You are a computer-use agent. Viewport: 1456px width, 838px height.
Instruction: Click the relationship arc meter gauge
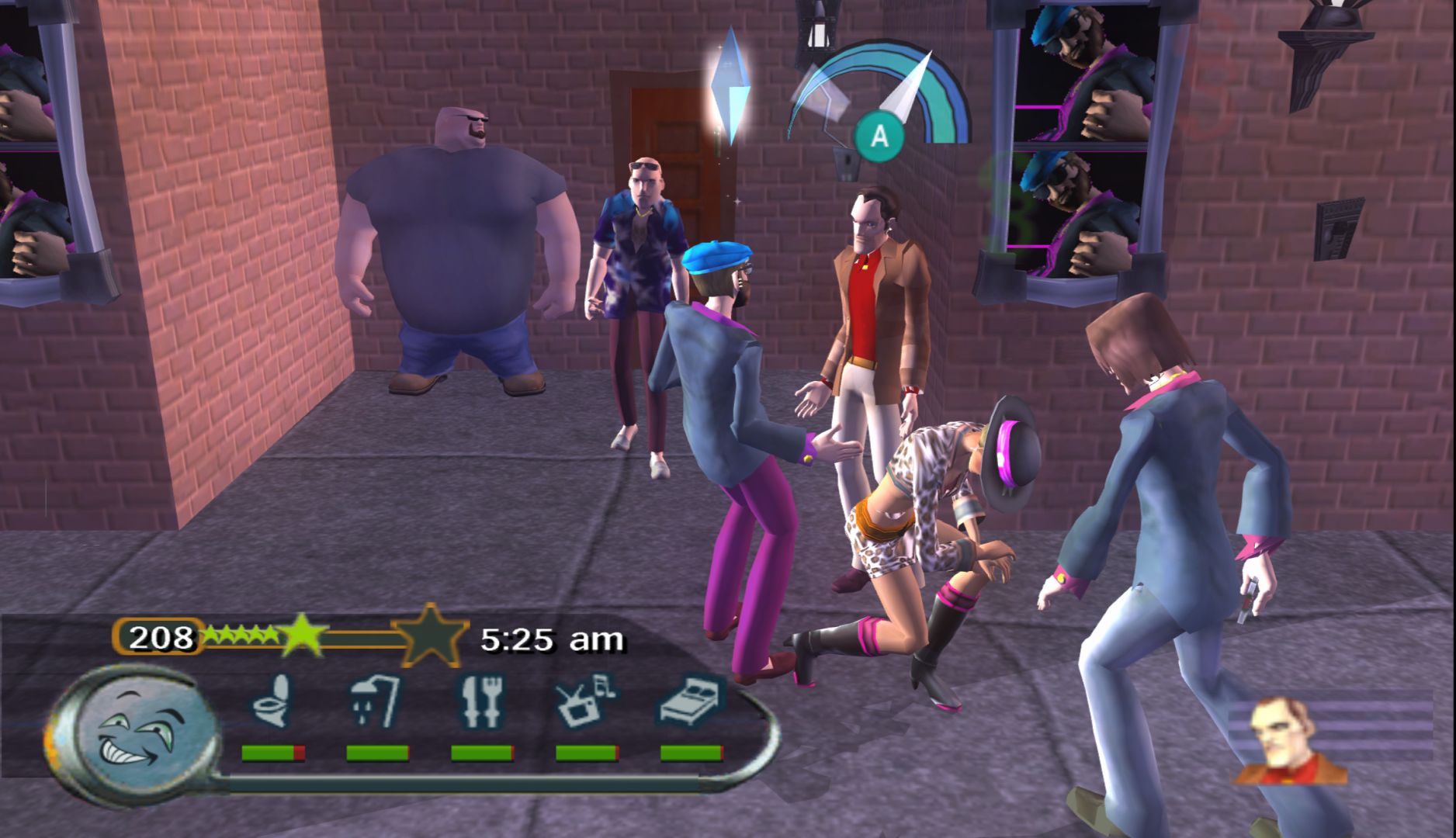click(881, 97)
